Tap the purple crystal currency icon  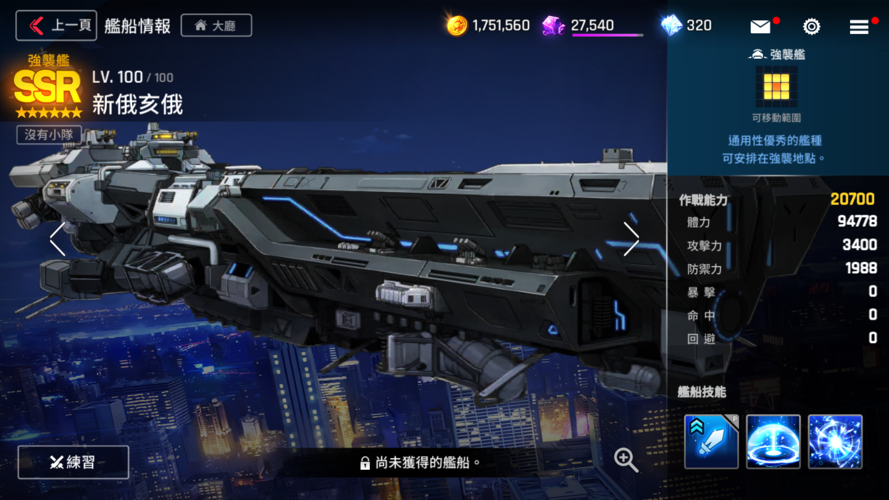click(553, 25)
